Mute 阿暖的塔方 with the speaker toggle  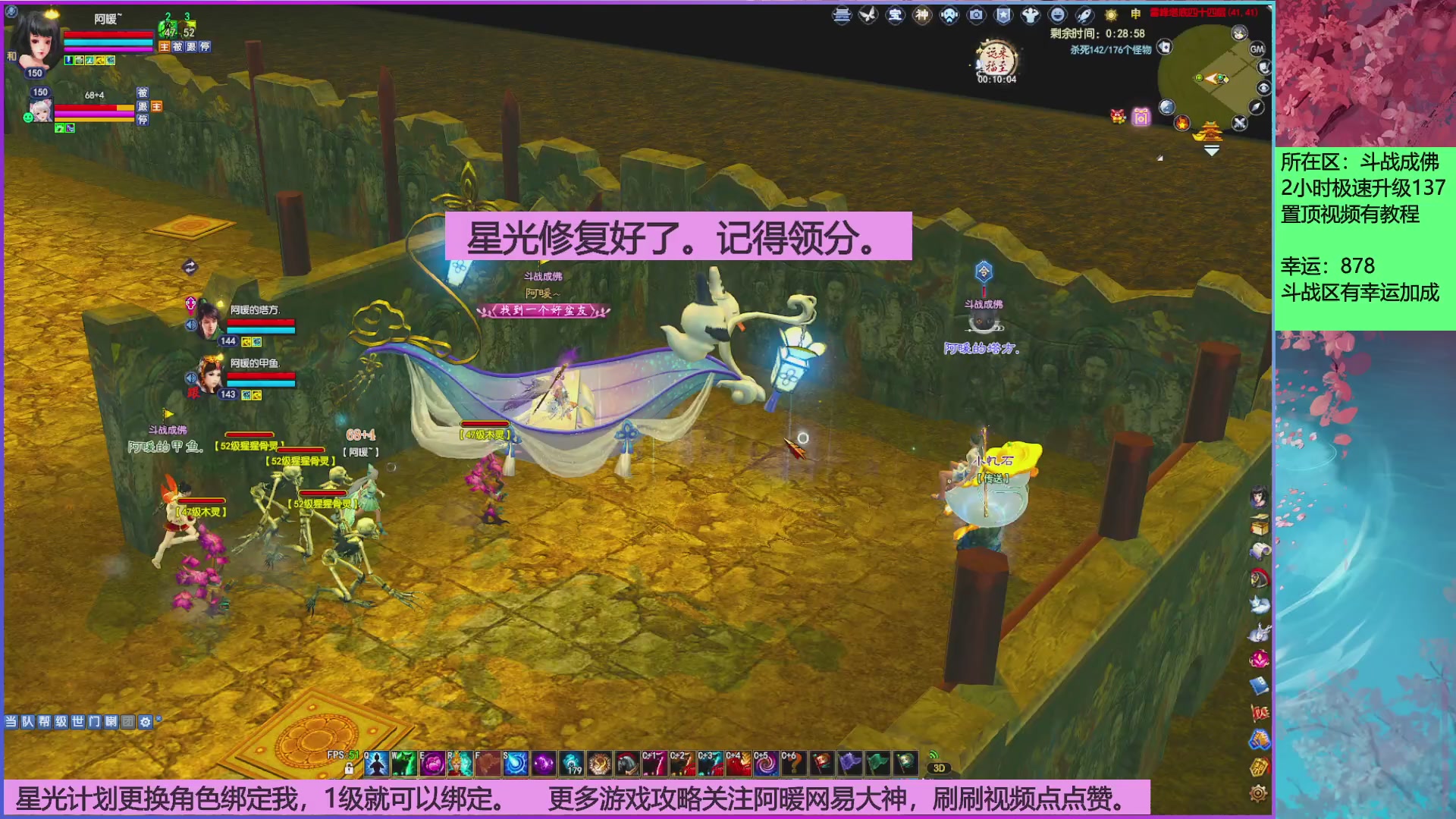pos(191,325)
